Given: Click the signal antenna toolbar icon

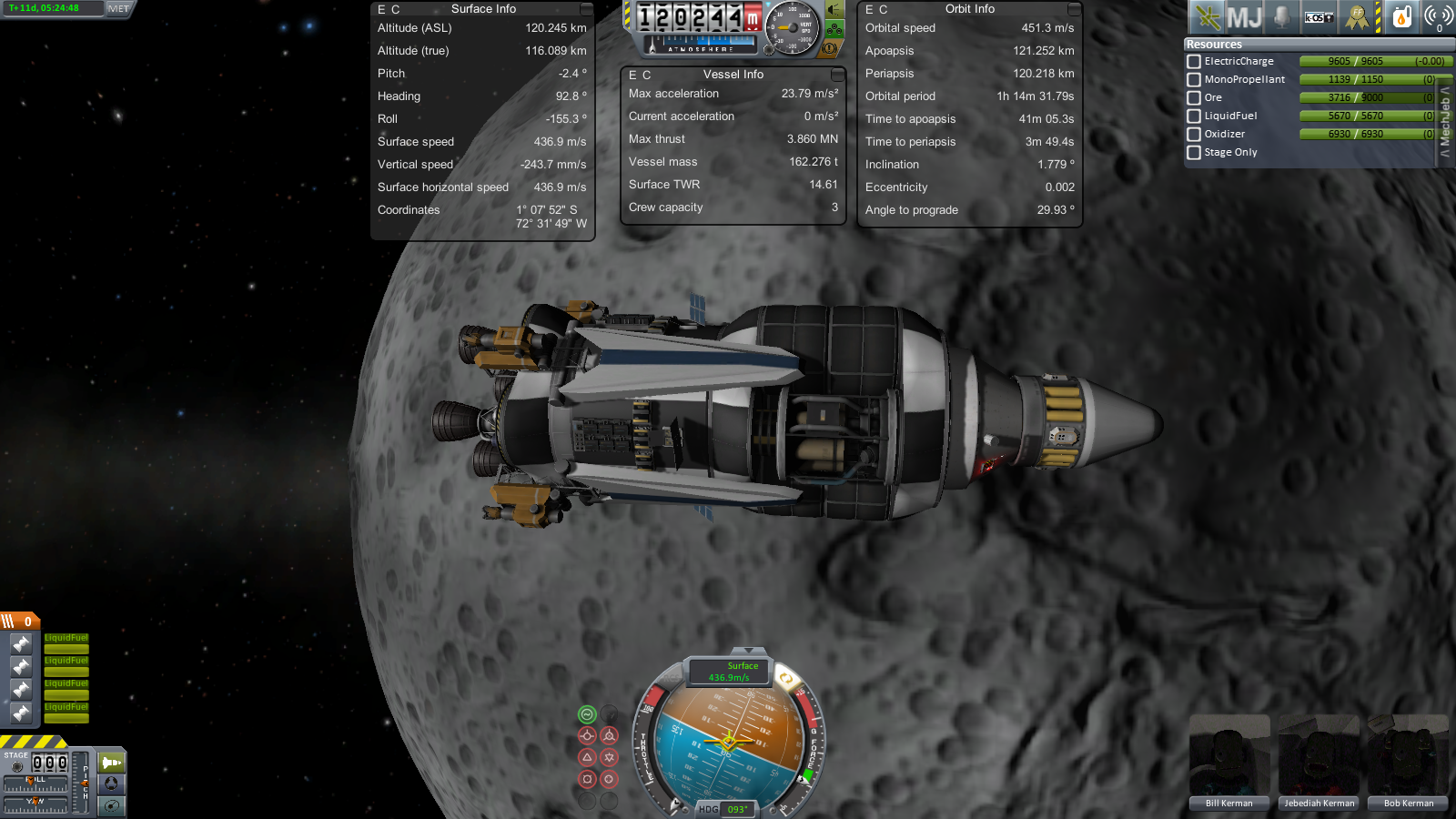Looking at the screenshot, I should pyautogui.click(x=1438, y=17).
